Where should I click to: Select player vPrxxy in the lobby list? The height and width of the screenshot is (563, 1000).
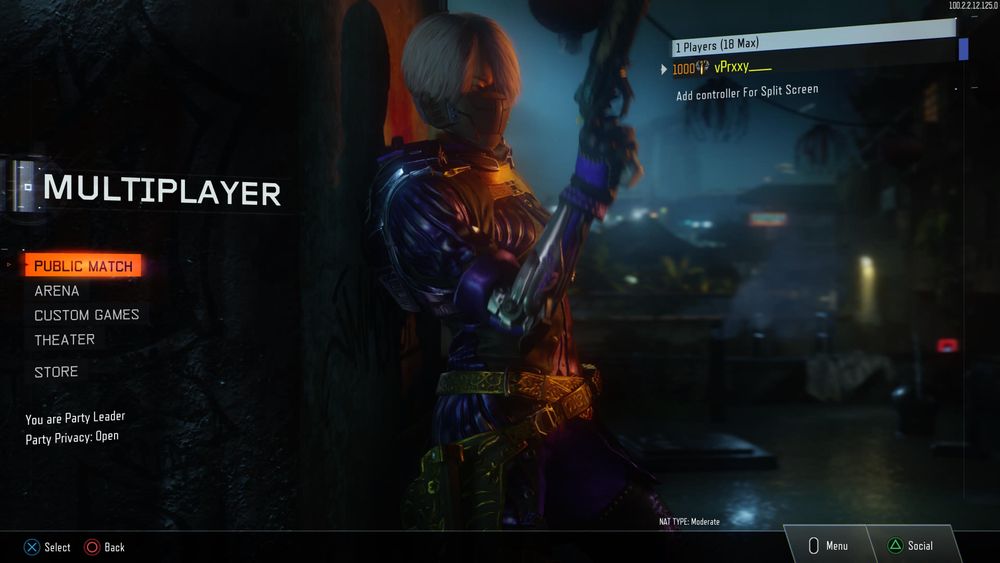click(743, 68)
